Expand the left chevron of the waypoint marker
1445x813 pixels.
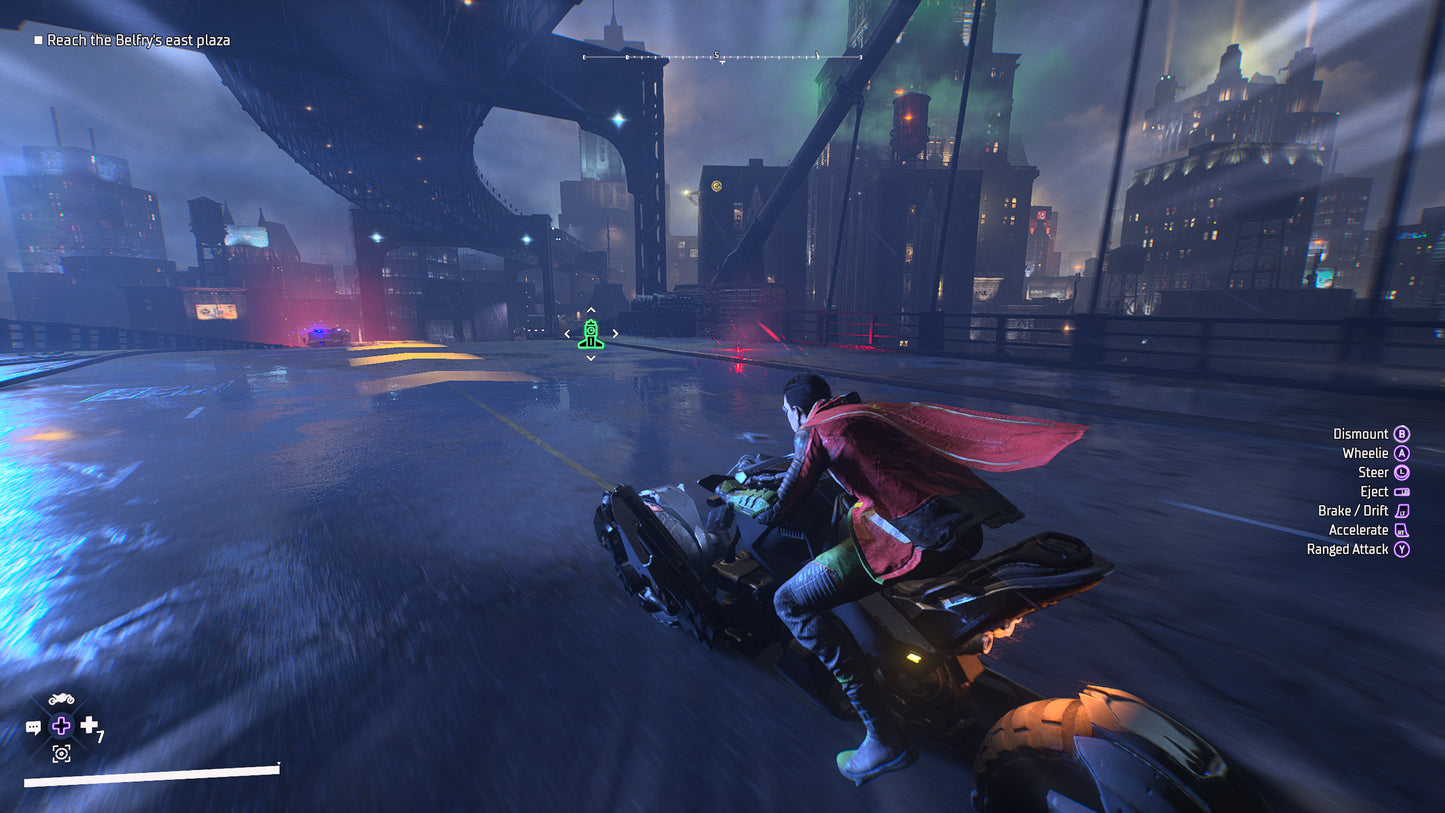tap(568, 333)
